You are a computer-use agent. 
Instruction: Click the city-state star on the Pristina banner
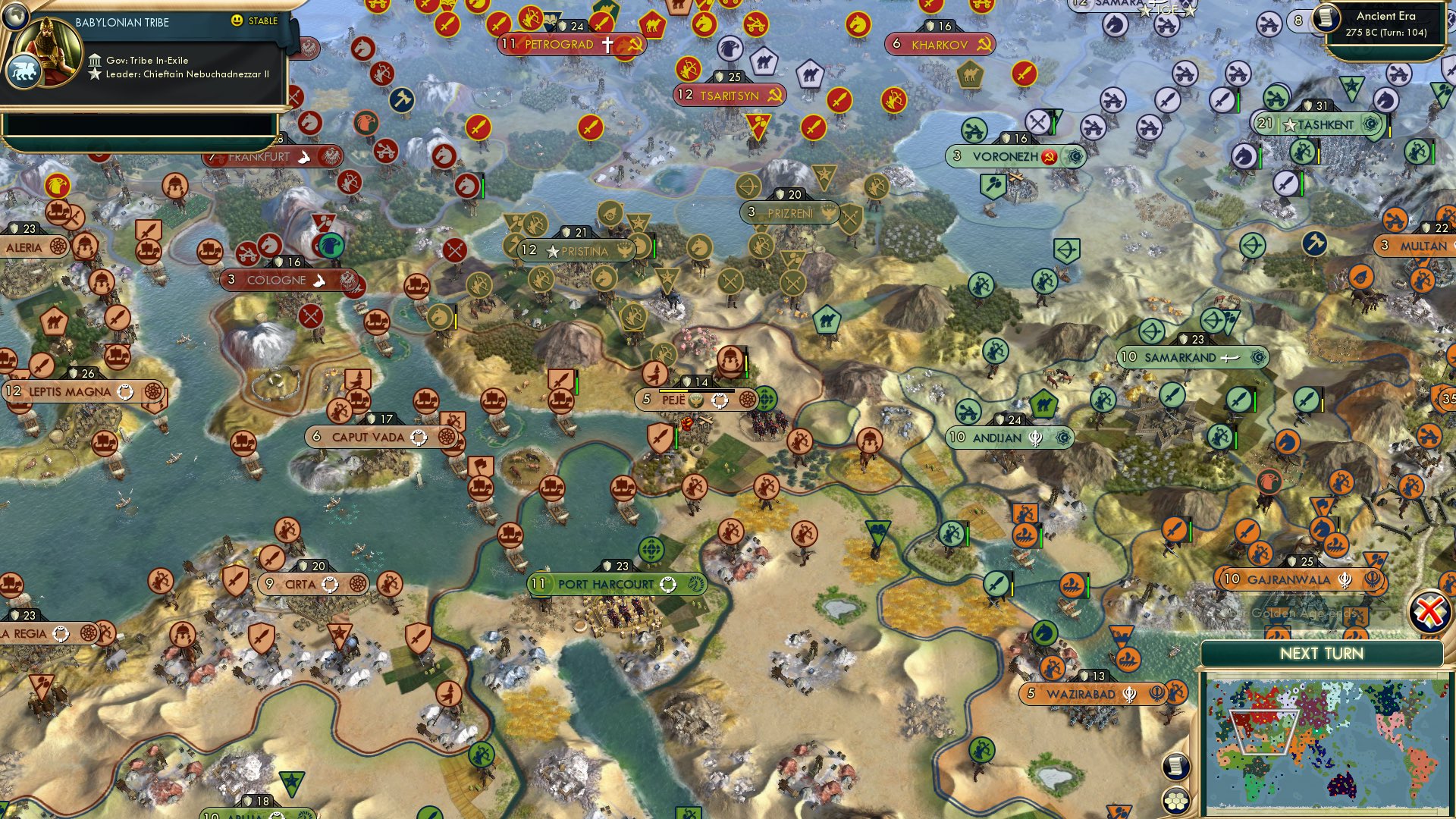pos(554,250)
